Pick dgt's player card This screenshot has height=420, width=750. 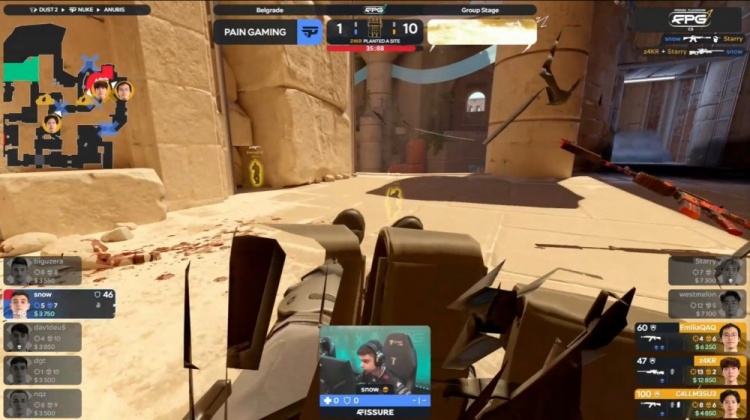(42, 370)
